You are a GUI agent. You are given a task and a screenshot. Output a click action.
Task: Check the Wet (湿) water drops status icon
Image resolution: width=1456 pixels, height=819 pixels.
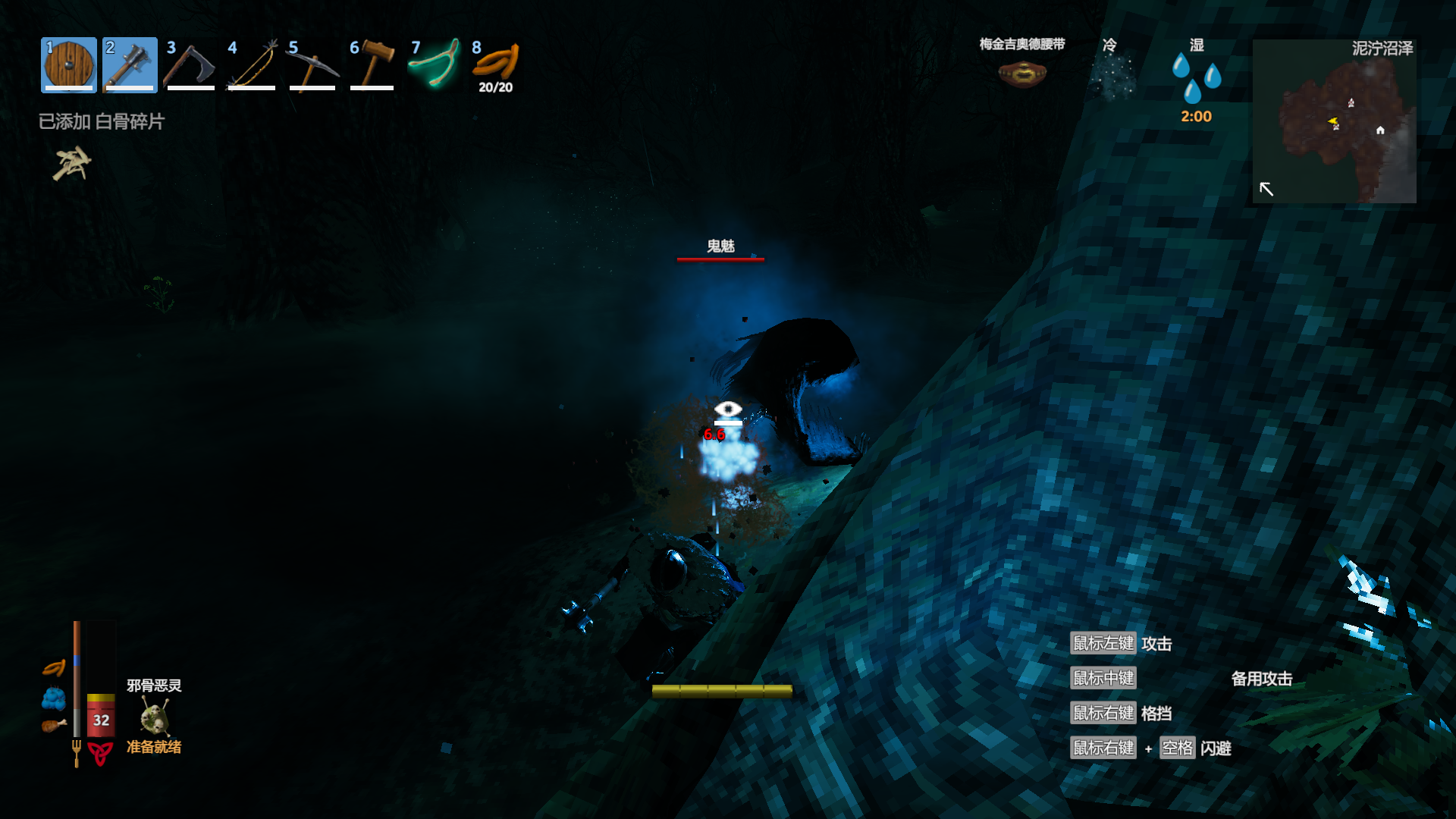point(1196,77)
